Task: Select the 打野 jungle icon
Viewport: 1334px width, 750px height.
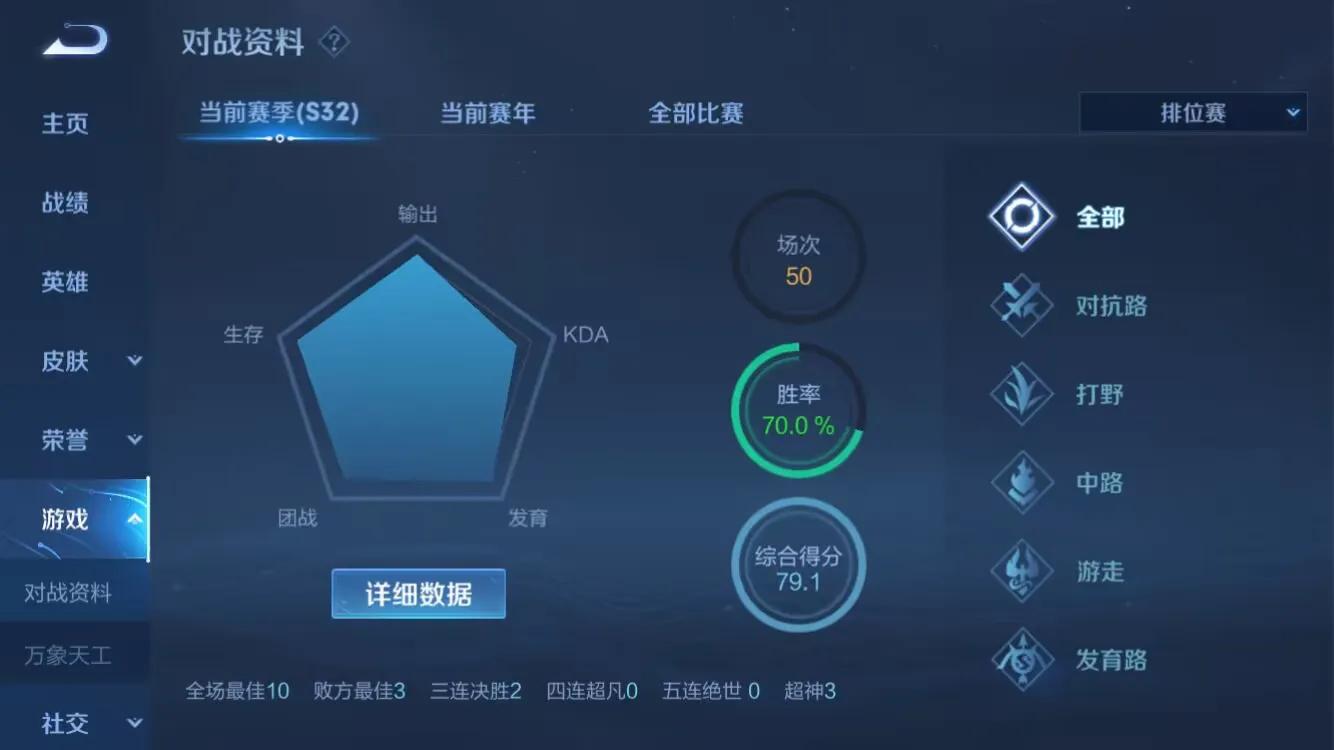Action: tap(1020, 394)
